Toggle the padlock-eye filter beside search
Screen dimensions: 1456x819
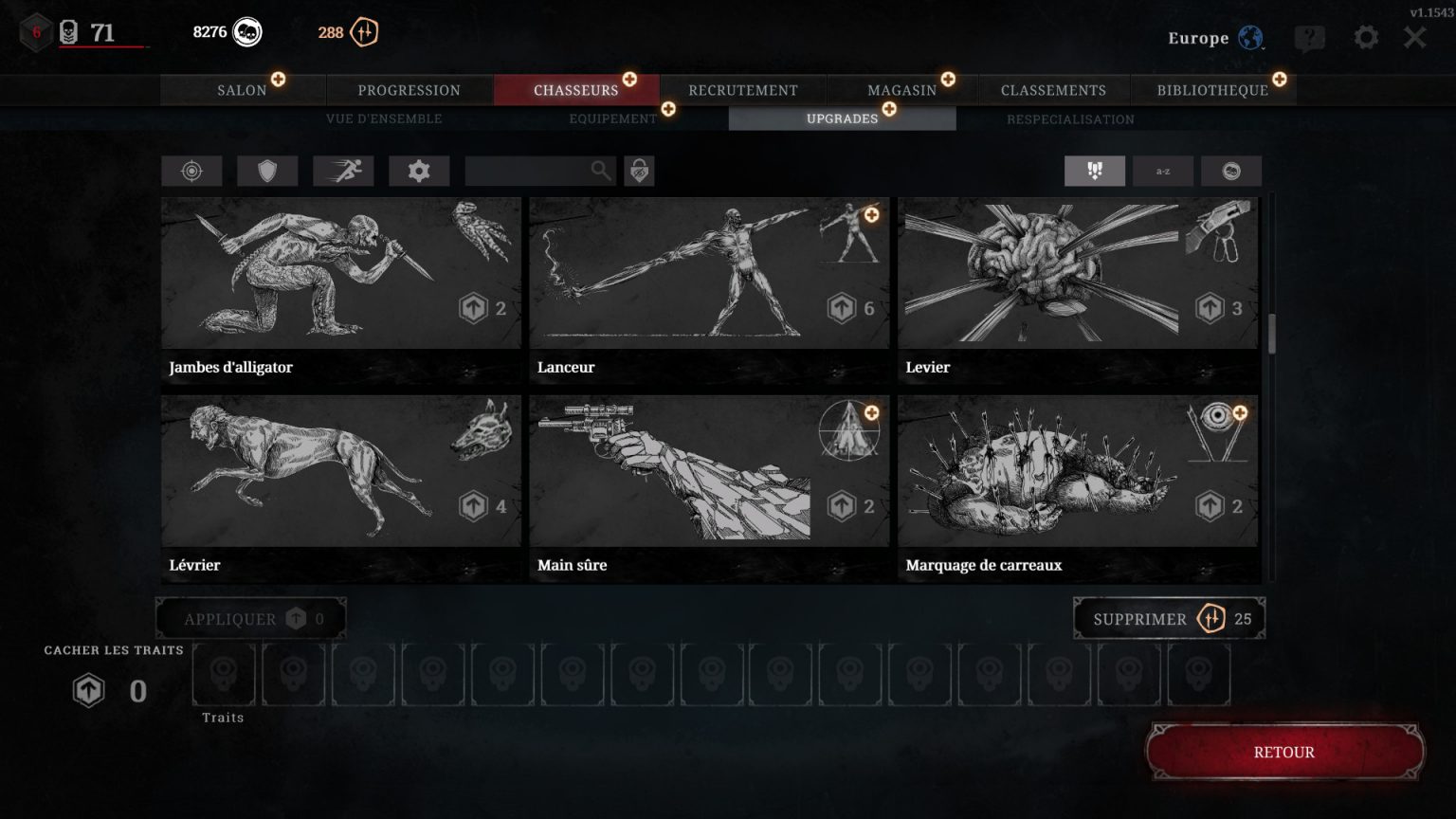[639, 171]
